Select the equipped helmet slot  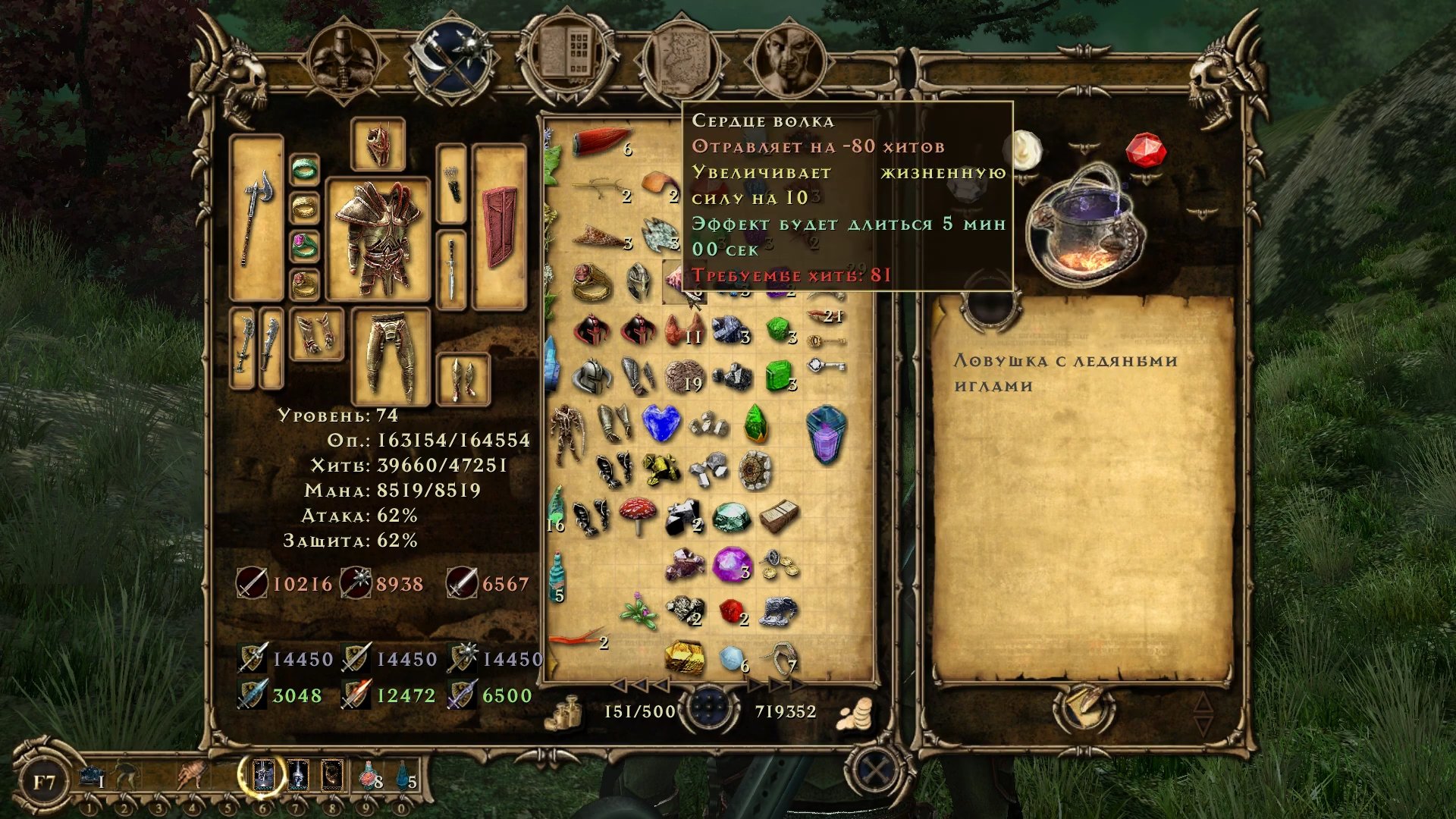click(378, 146)
